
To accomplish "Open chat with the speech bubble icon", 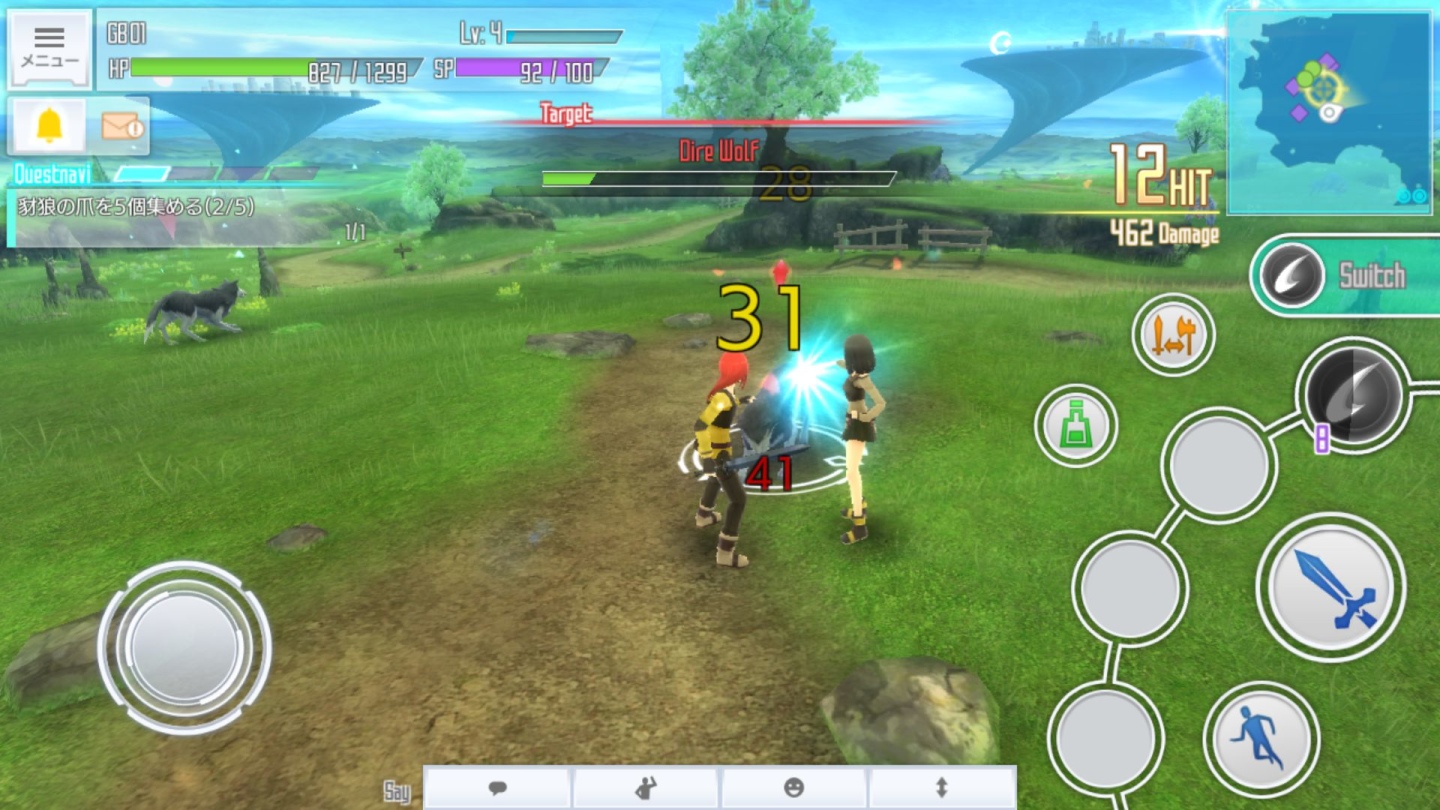I will click(497, 789).
